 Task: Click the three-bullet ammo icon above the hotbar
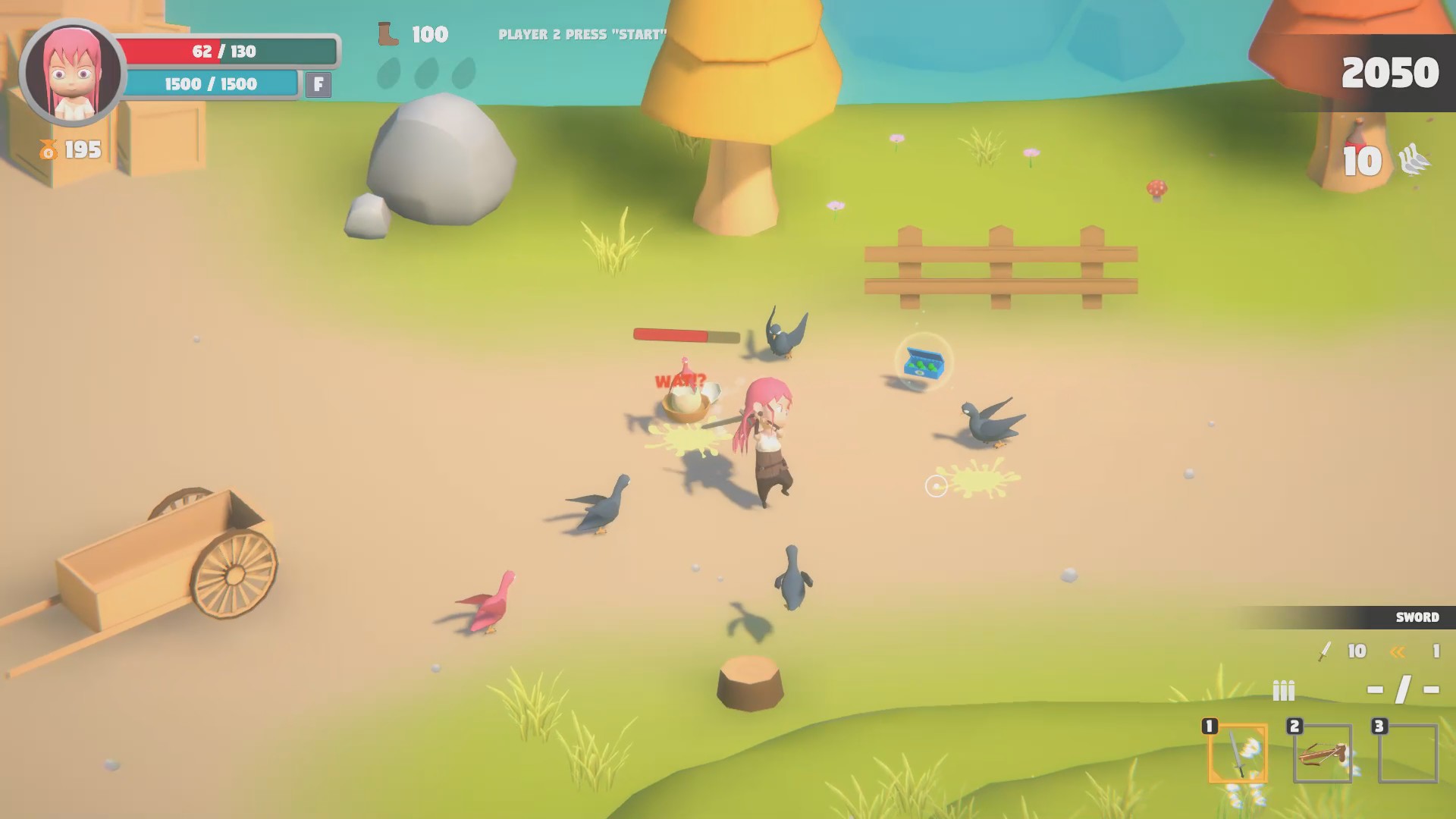pyautogui.click(x=1283, y=691)
